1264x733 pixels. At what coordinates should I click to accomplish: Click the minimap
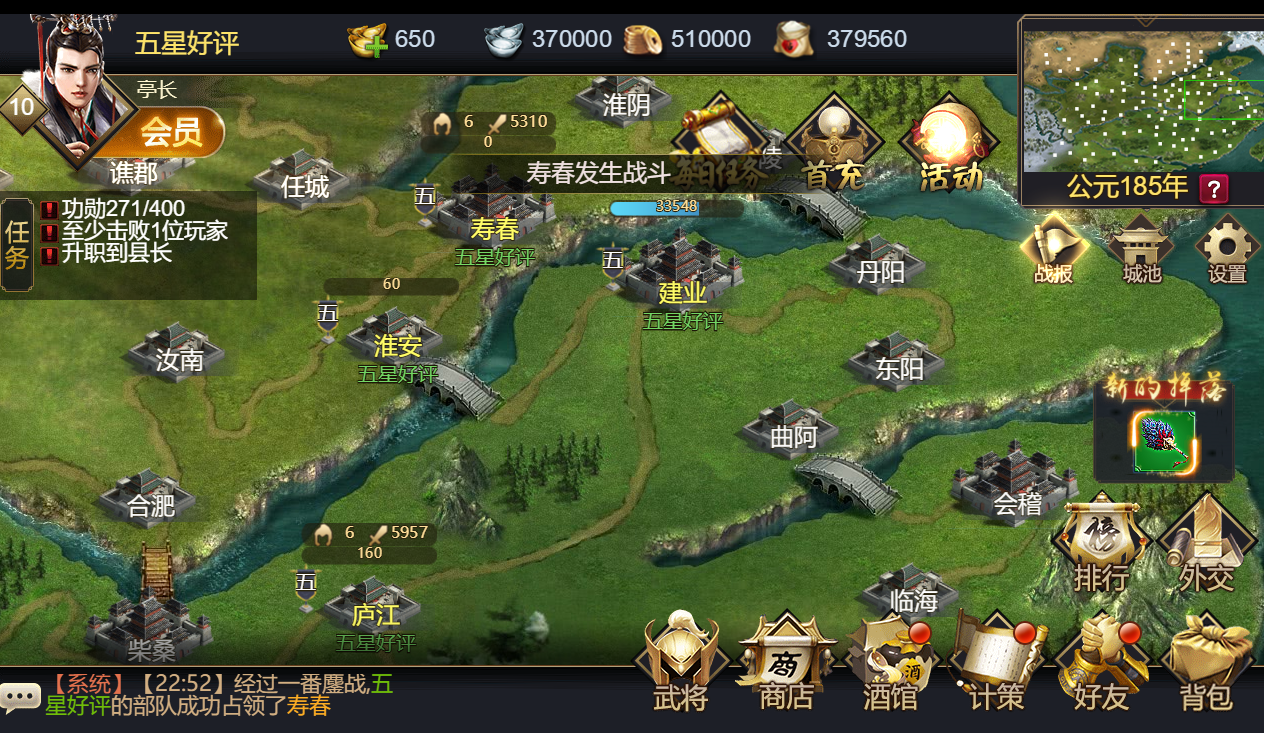(1140, 100)
